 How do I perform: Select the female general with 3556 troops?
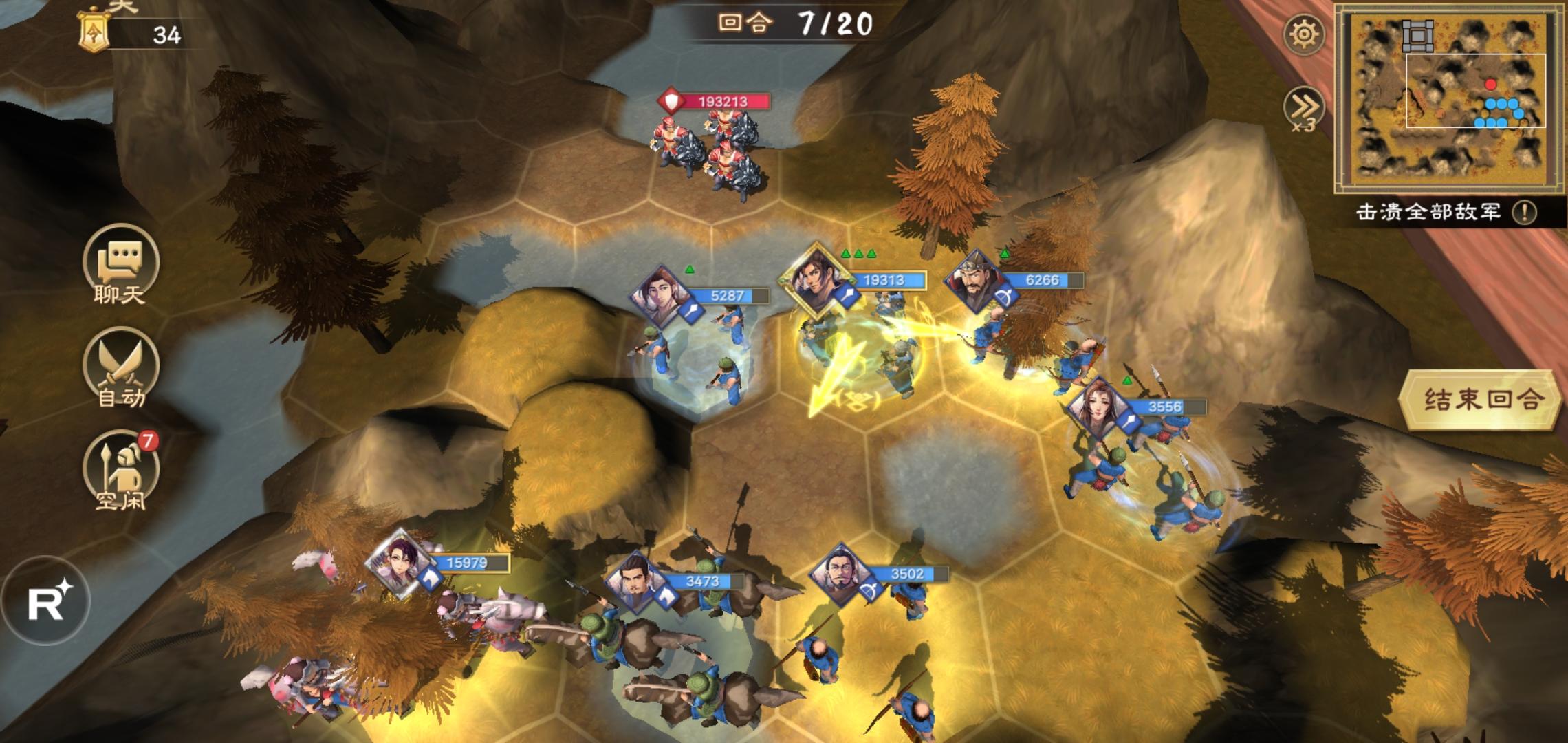pyautogui.click(x=1099, y=407)
